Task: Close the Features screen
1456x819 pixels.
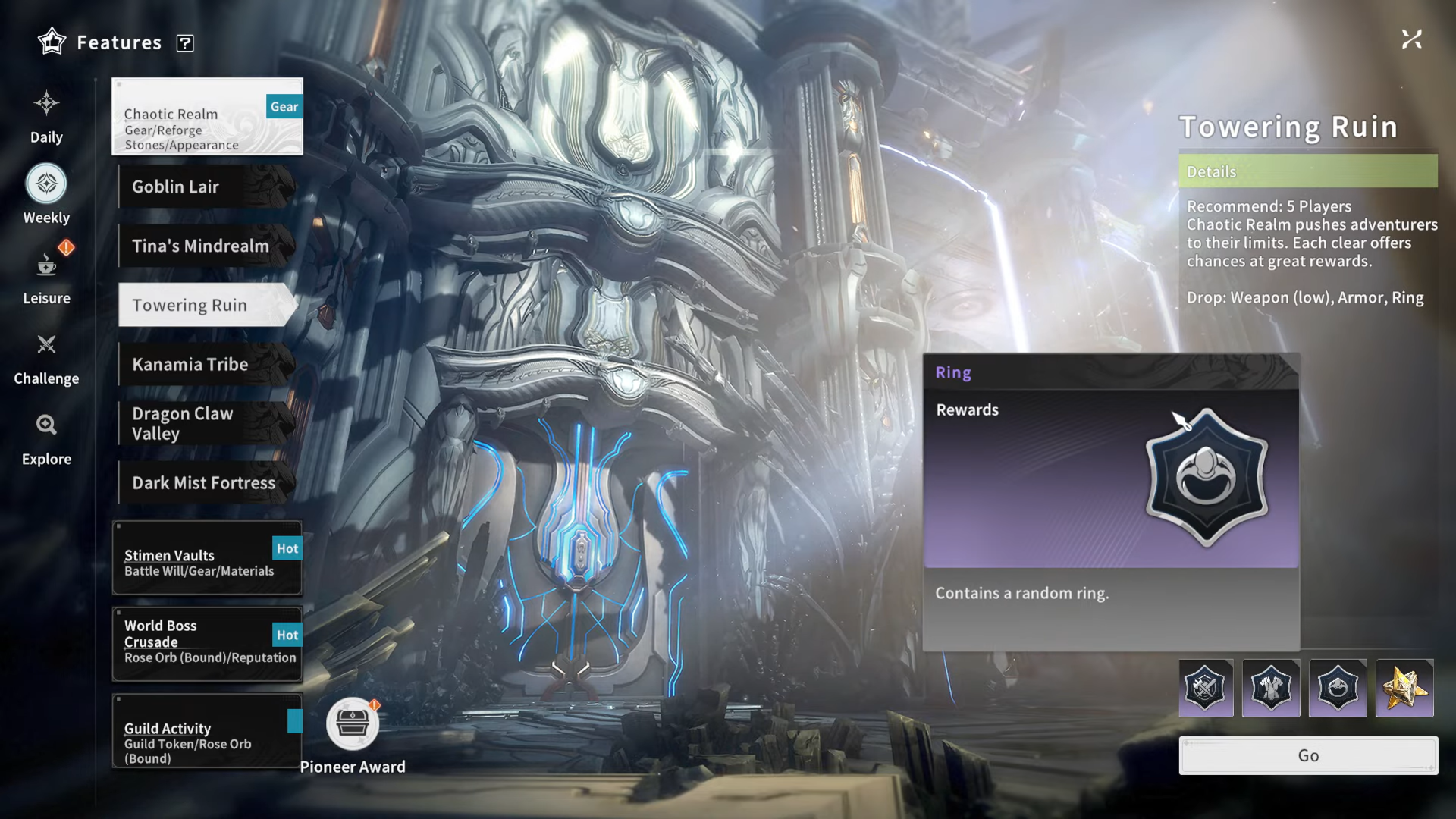Action: (x=1411, y=39)
